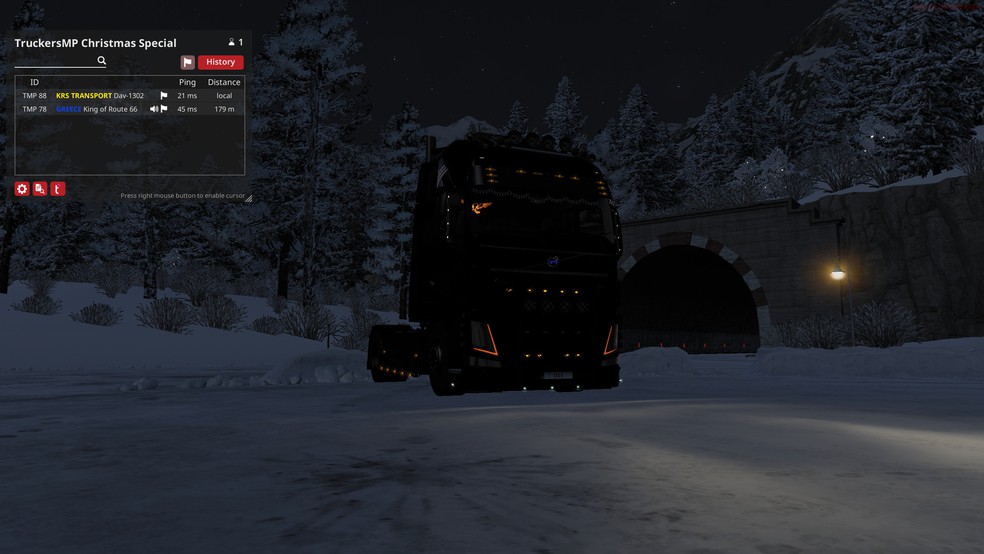Screen dimensions: 984x554
Task: Open the document search icon button
Action: click(40, 189)
